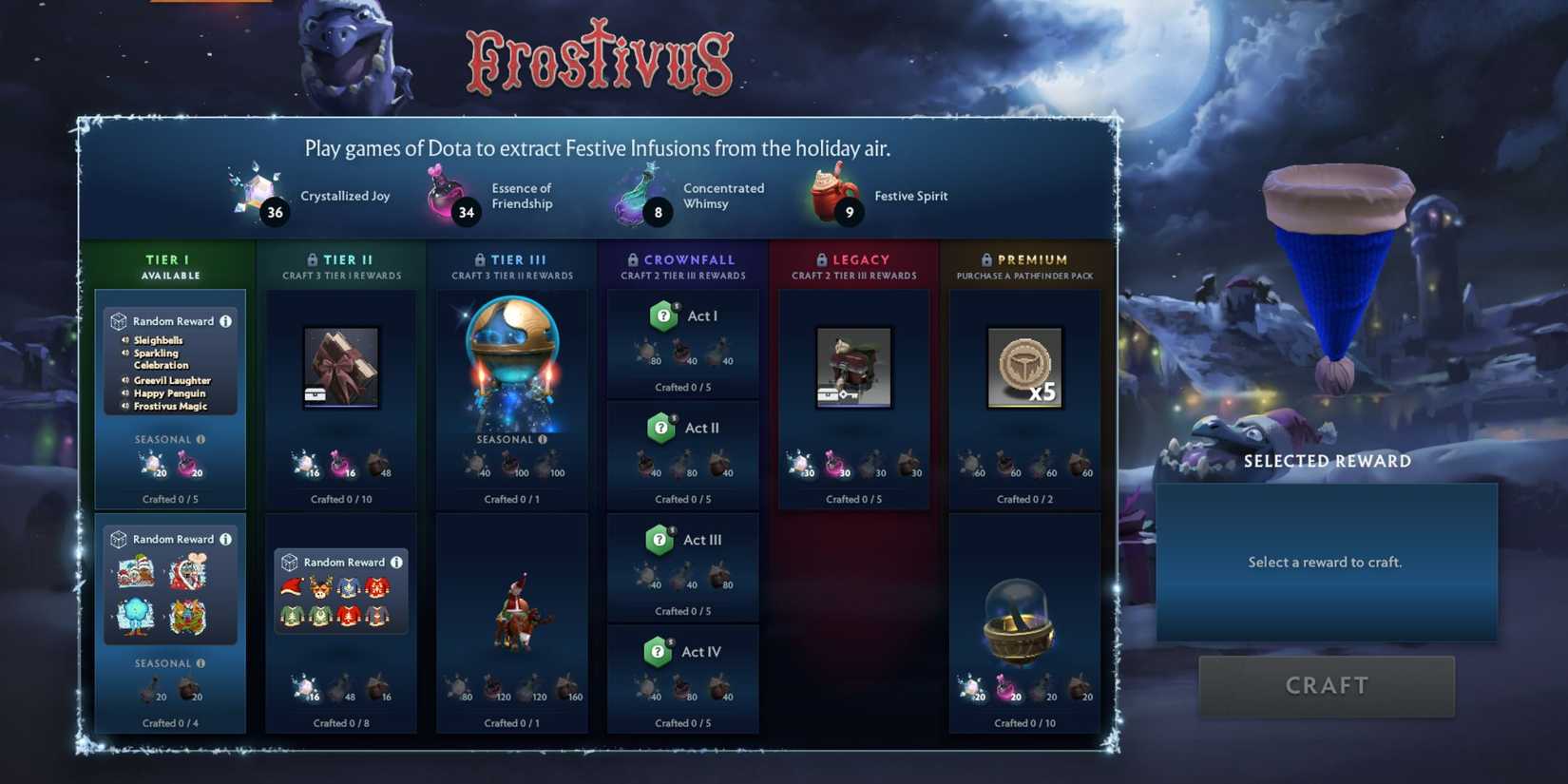1568x784 pixels.
Task: Click the Crafted 0 / 5 progress label
Action: 170,498
